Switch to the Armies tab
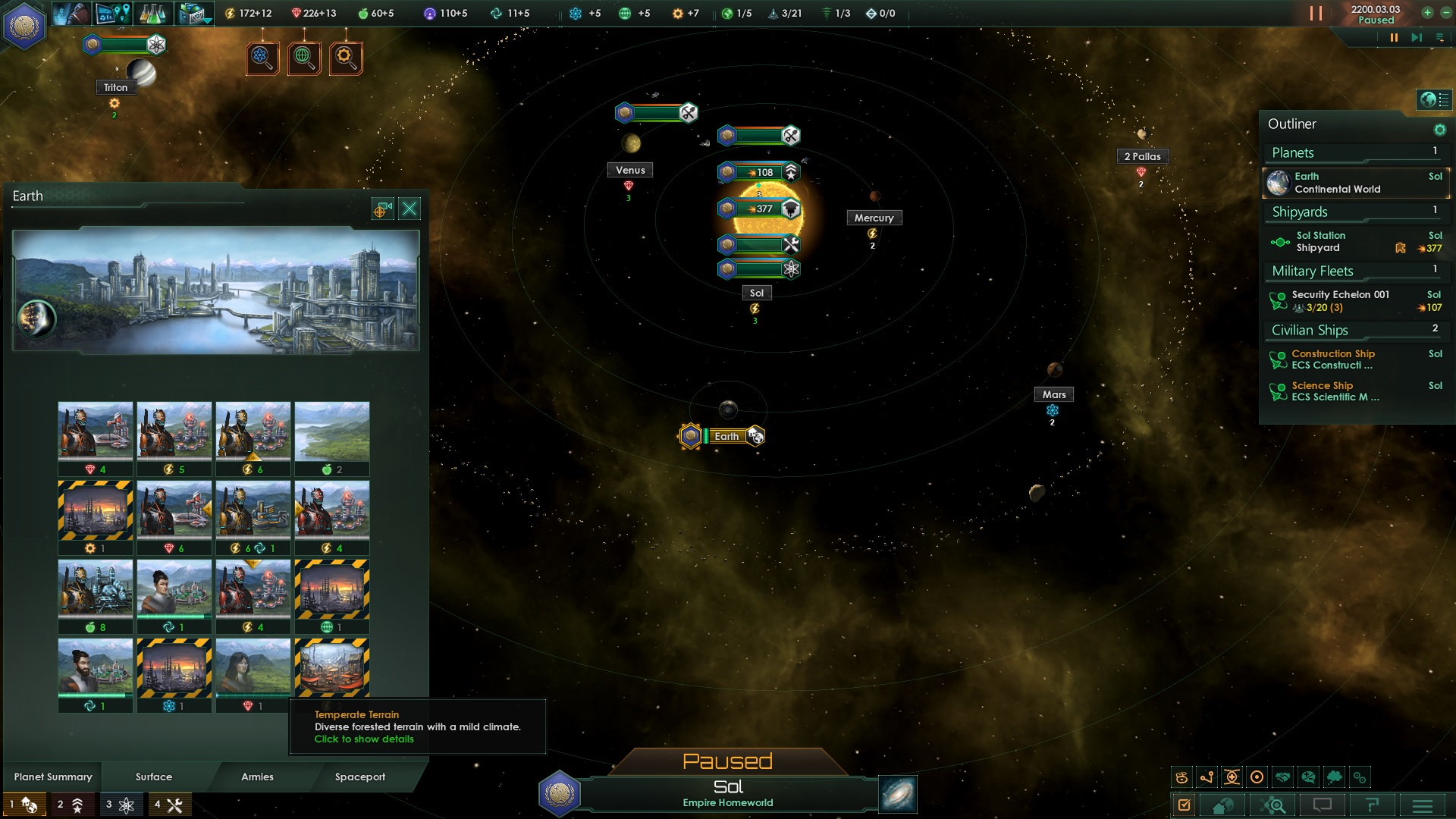 [x=257, y=777]
